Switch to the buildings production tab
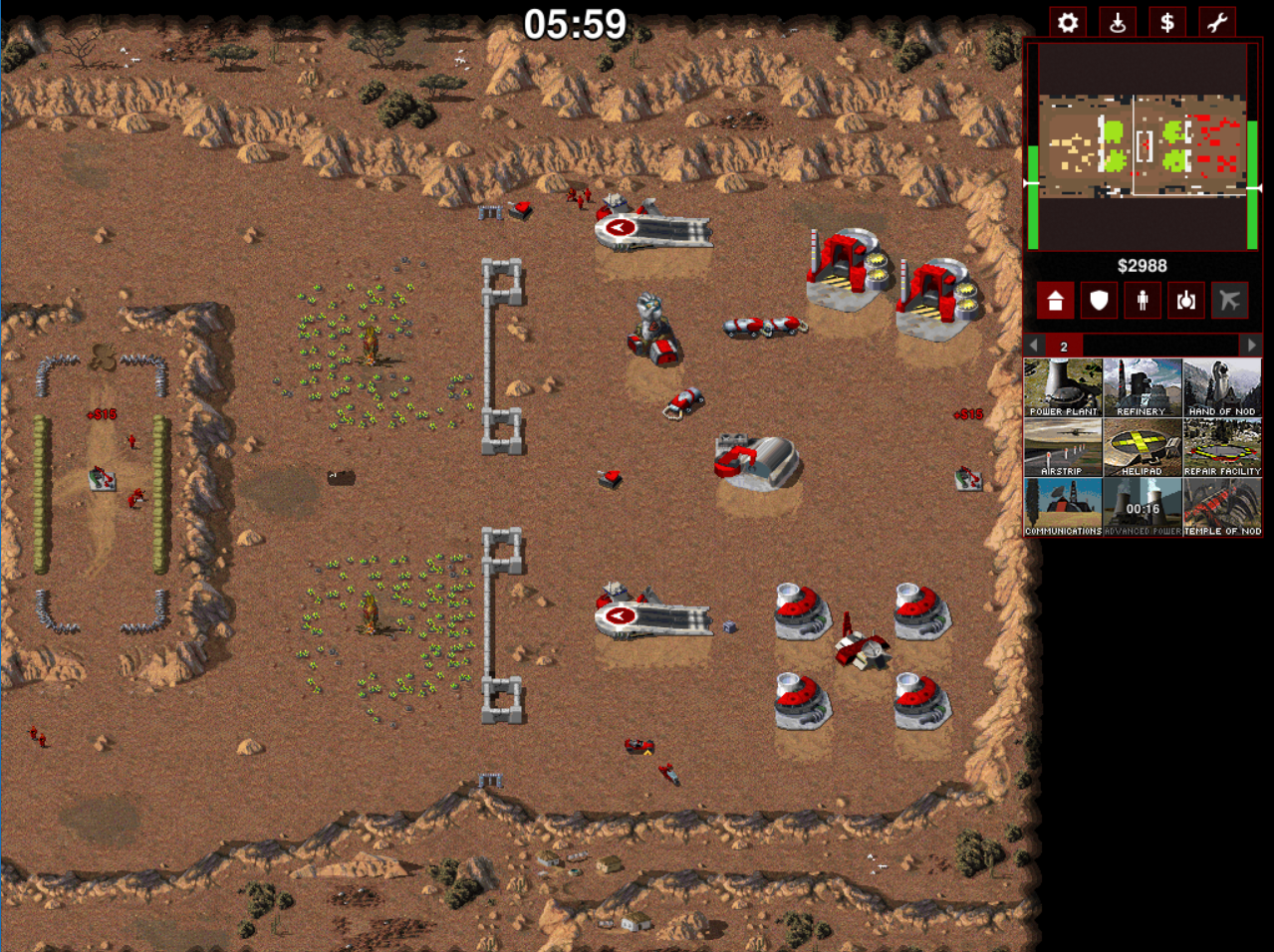 1055,301
